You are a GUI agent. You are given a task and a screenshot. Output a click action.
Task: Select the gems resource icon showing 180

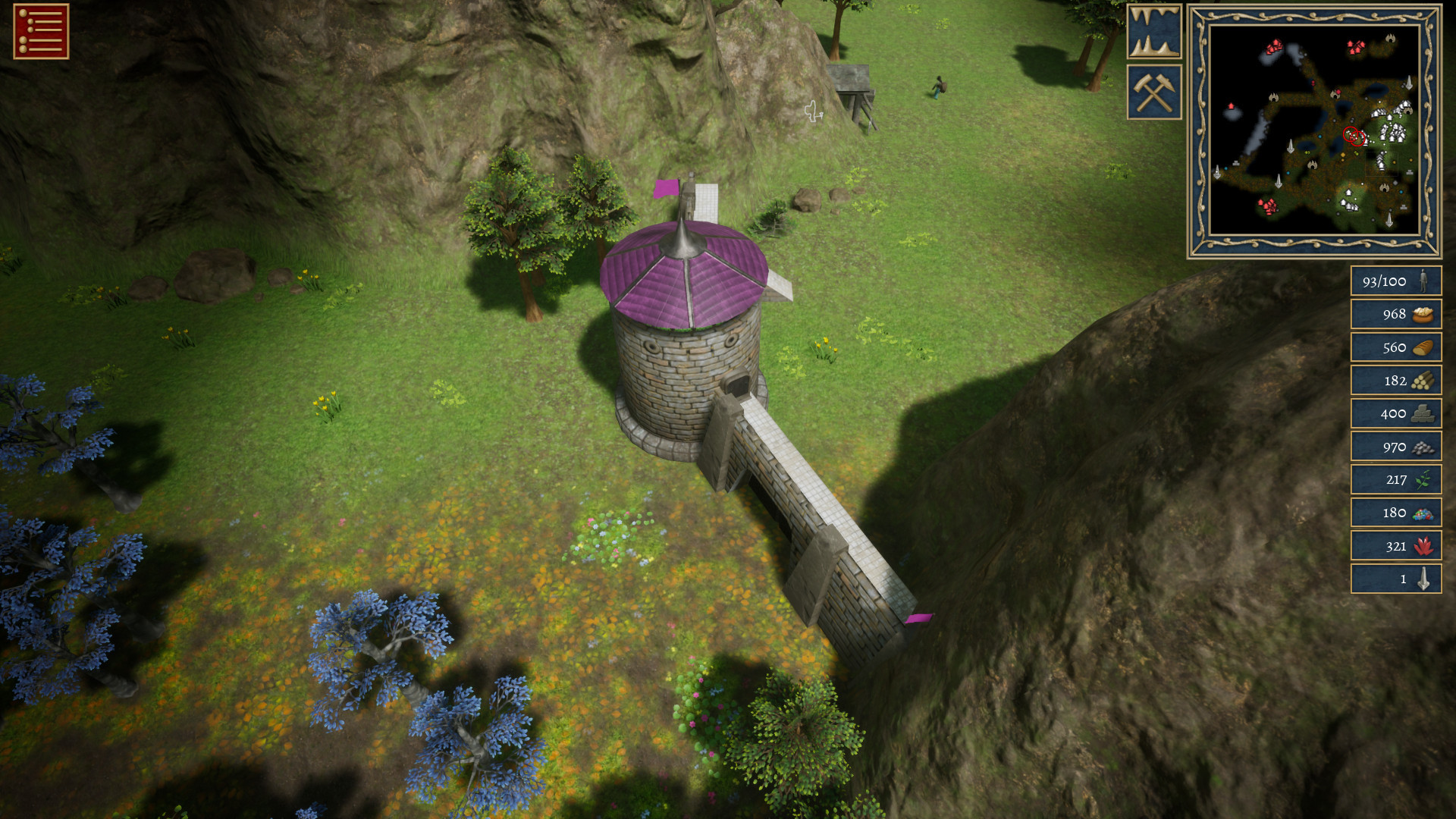(1395, 513)
